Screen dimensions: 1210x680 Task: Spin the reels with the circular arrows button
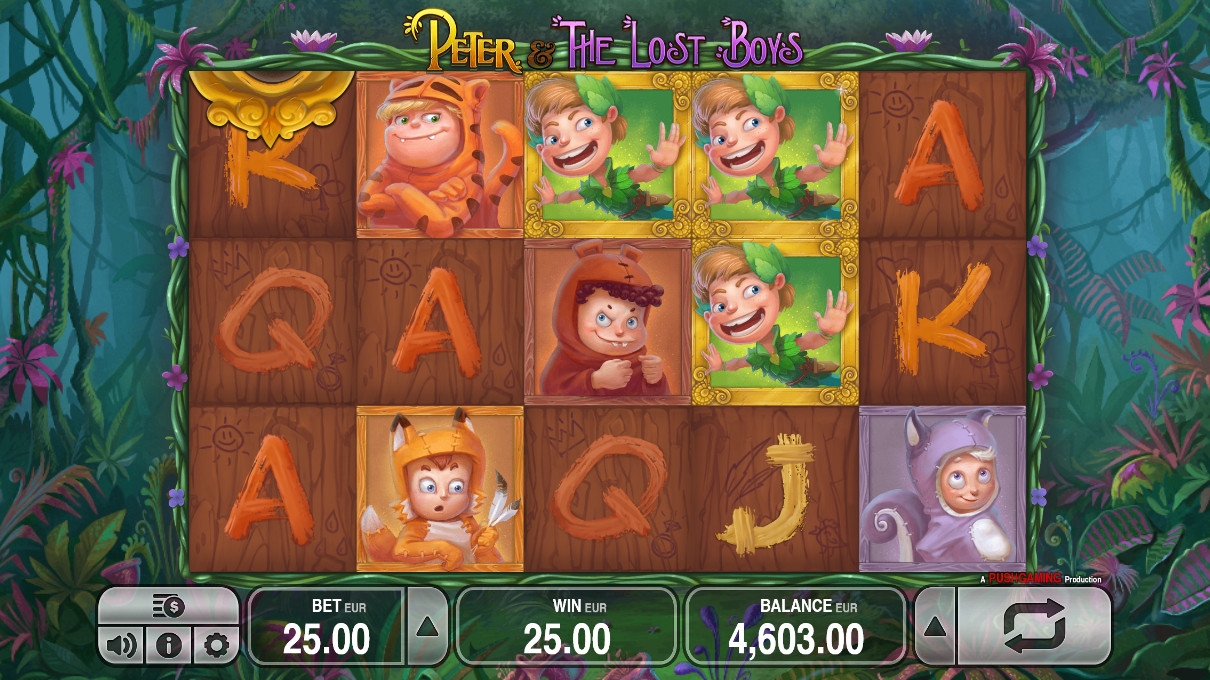tap(1034, 627)
